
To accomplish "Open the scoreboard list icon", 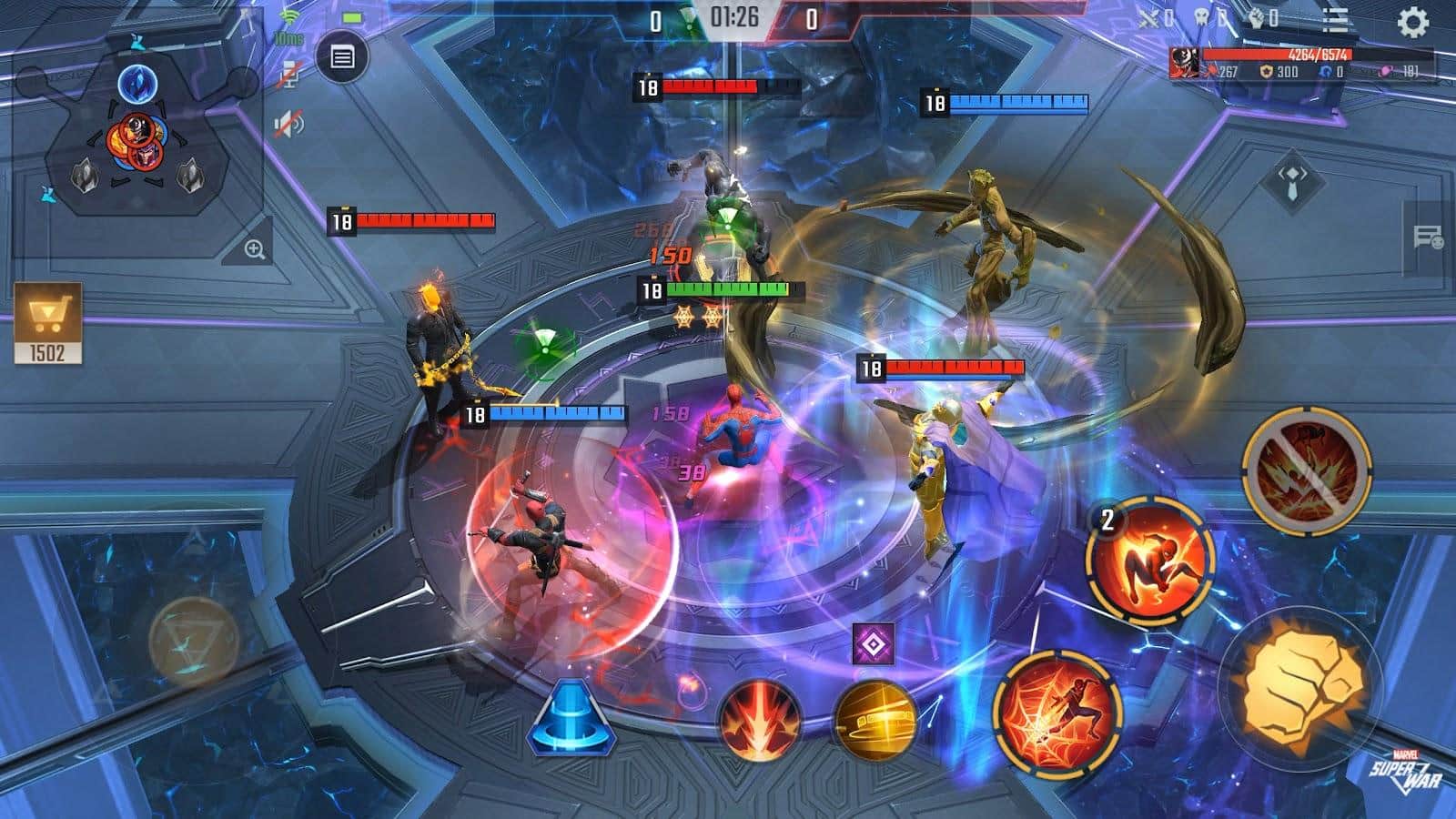I will point(1335,20).
